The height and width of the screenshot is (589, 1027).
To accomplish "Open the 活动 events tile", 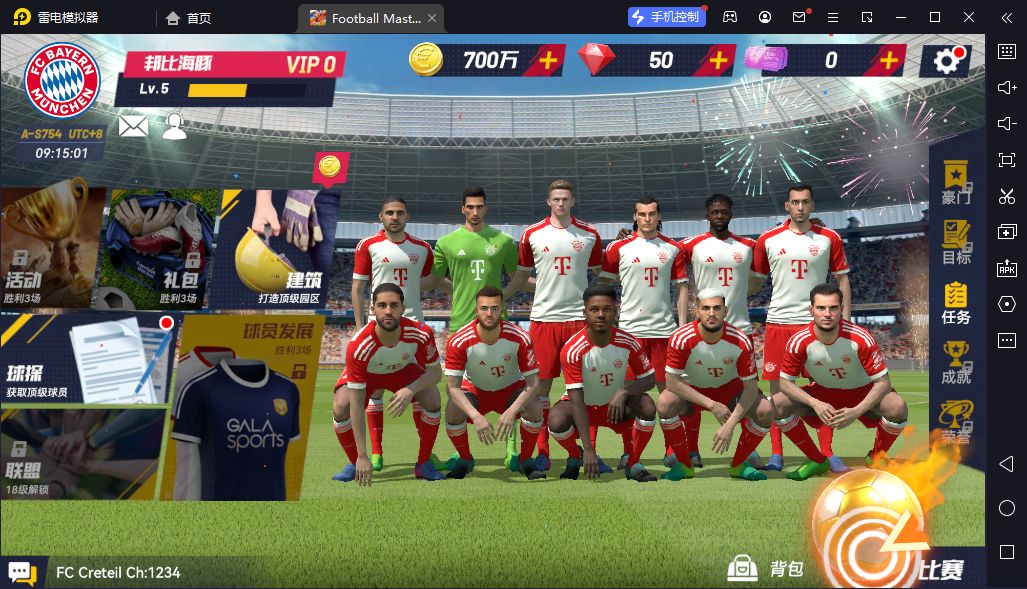I will tap(52, 247).
